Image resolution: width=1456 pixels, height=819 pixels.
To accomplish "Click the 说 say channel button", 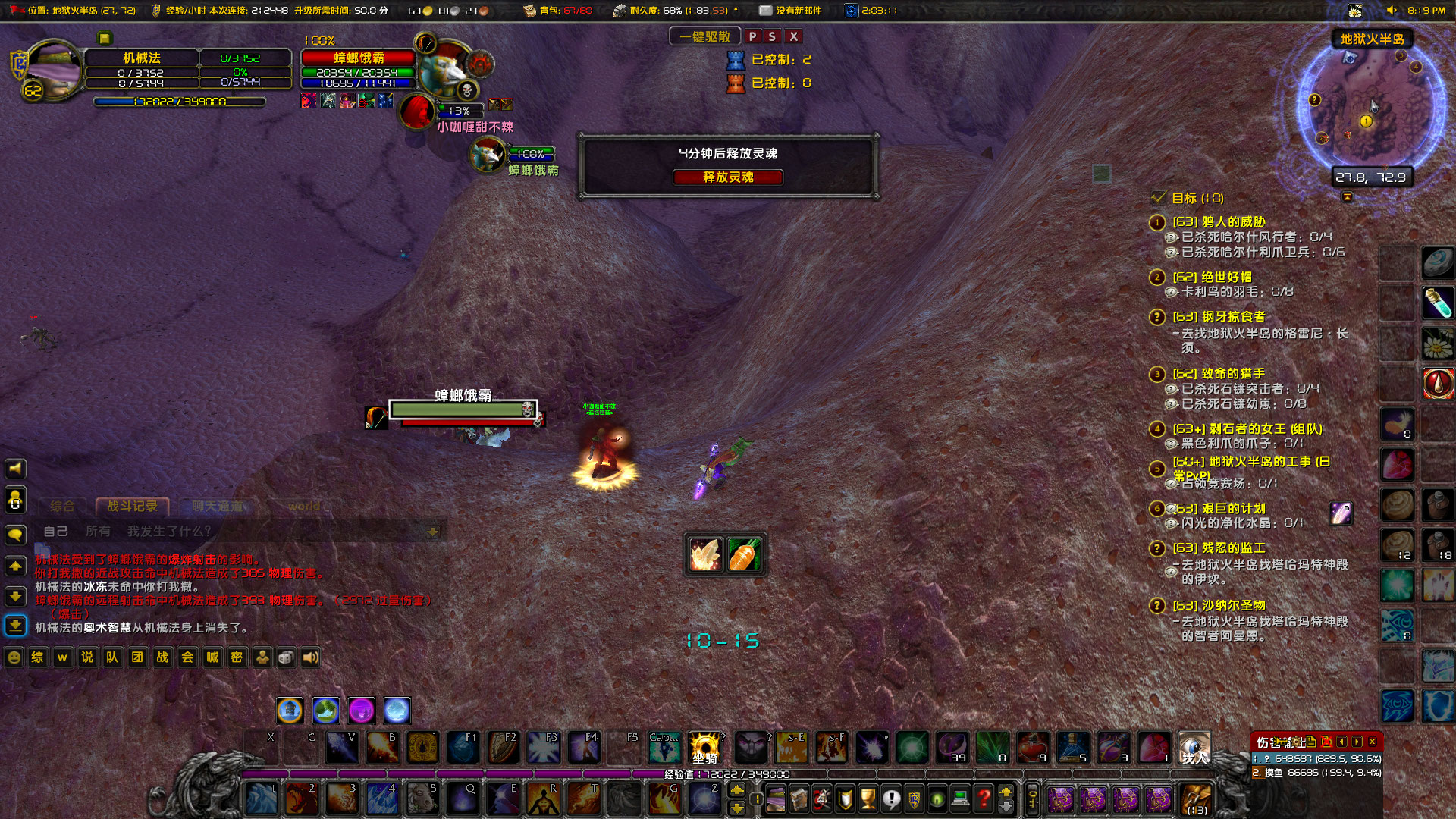I will (x=87, y=657).
